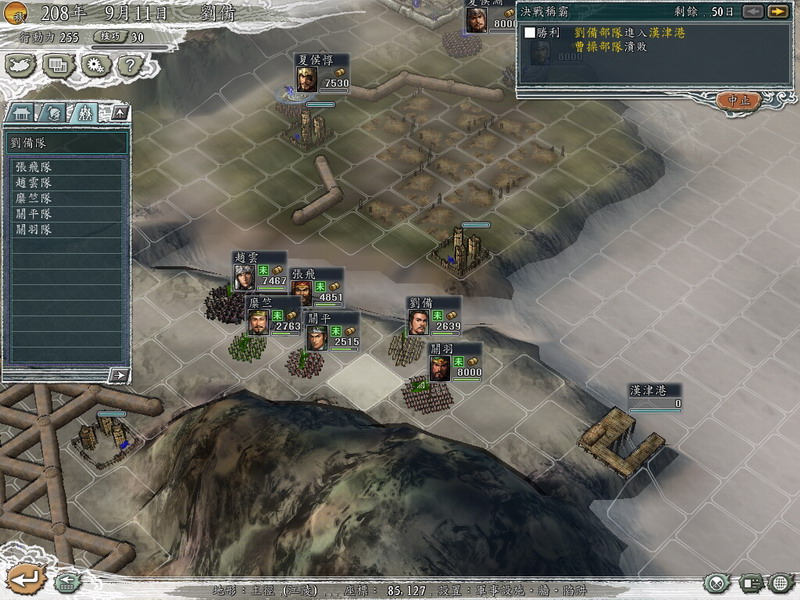This screenshot has width=800, height=600.
Task: Click the grey previous-page arrow in objective panel
Action: click(x=752, y=12)
